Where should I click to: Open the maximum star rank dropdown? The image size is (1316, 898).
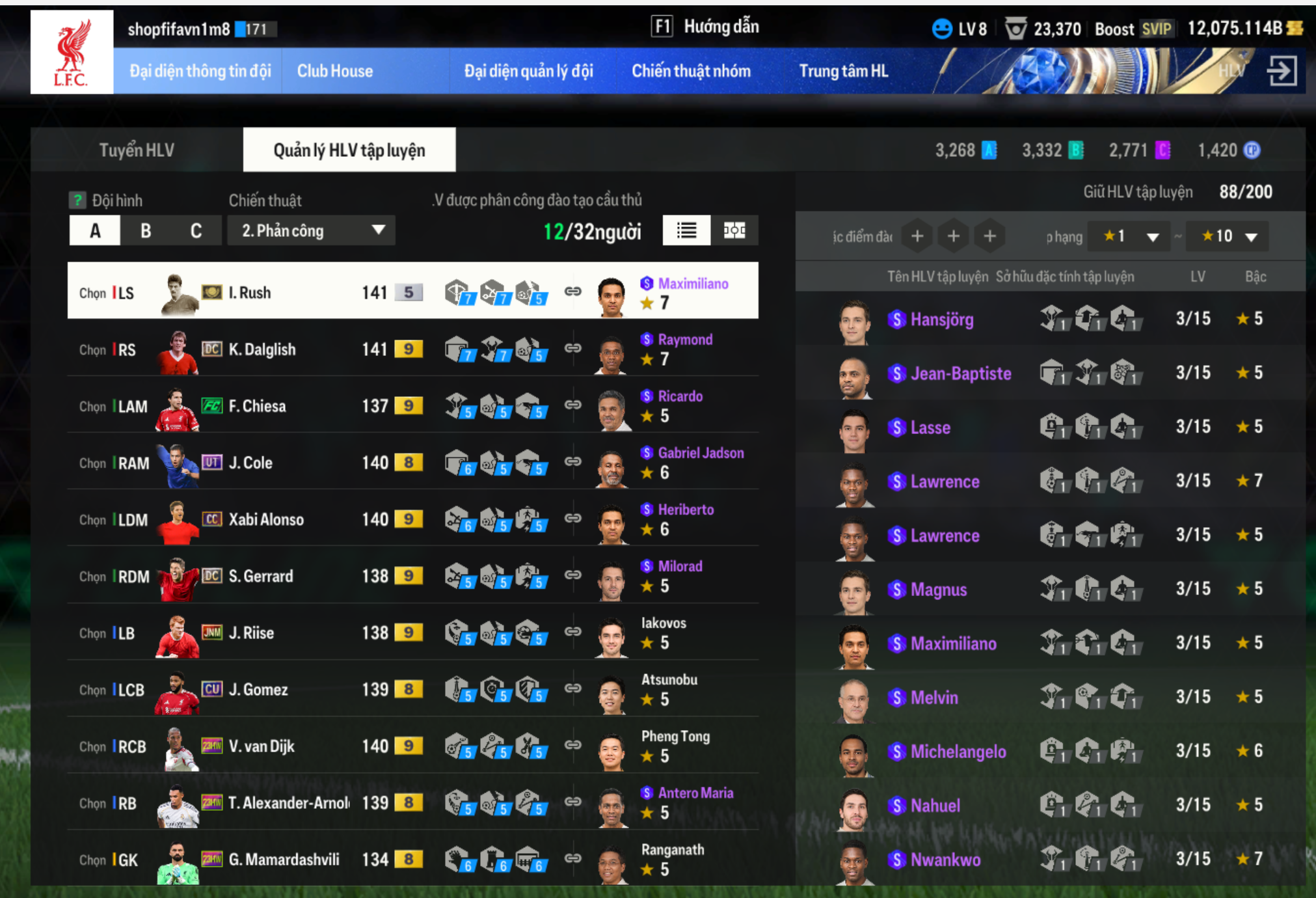(x=1228, y=236)
